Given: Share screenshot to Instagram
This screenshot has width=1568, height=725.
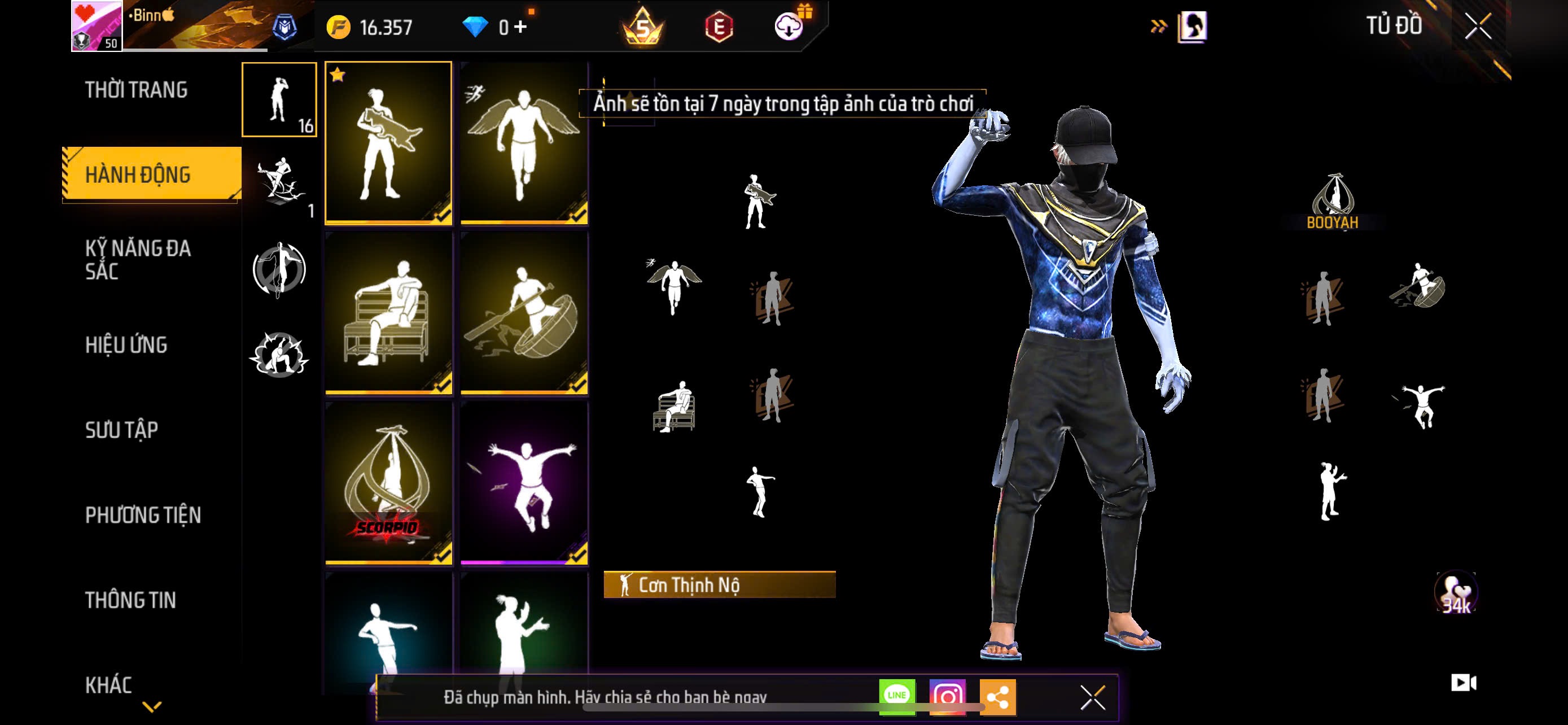Looking at the screenshot, I should coord(947,696).
